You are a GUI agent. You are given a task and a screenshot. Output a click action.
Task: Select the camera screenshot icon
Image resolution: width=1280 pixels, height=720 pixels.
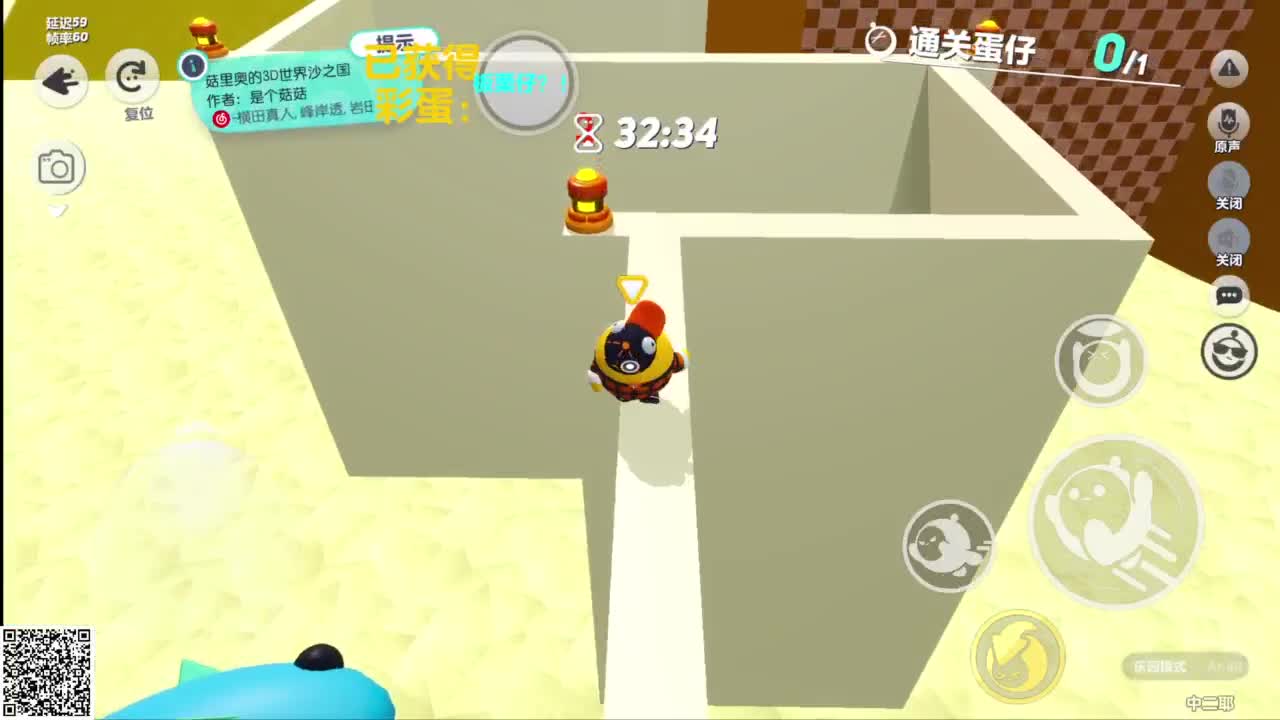tap(60, 167)
